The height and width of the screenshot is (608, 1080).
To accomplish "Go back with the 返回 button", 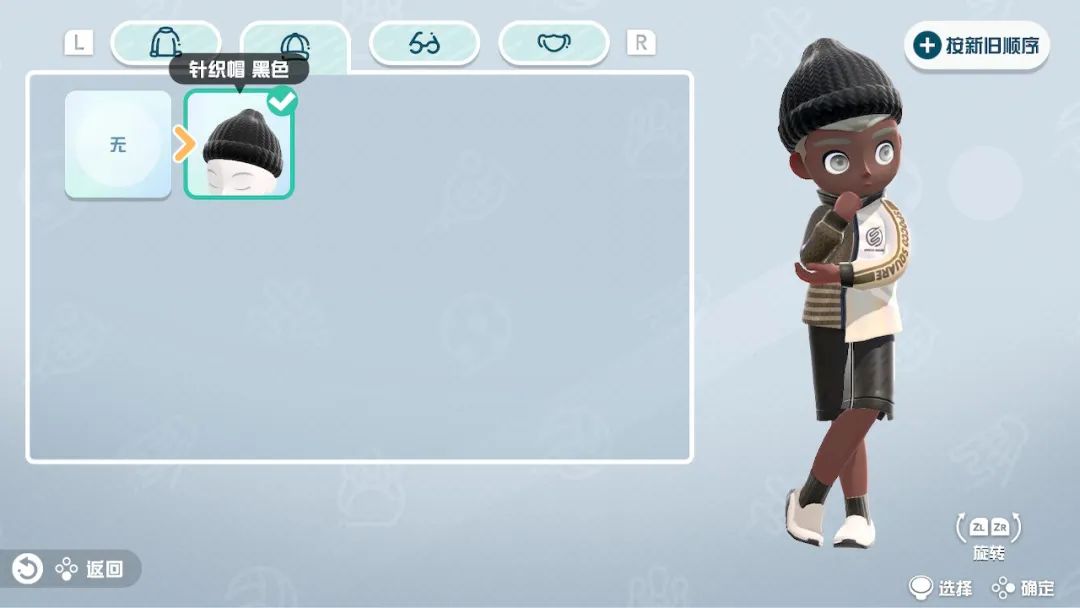I will [70, 569].
